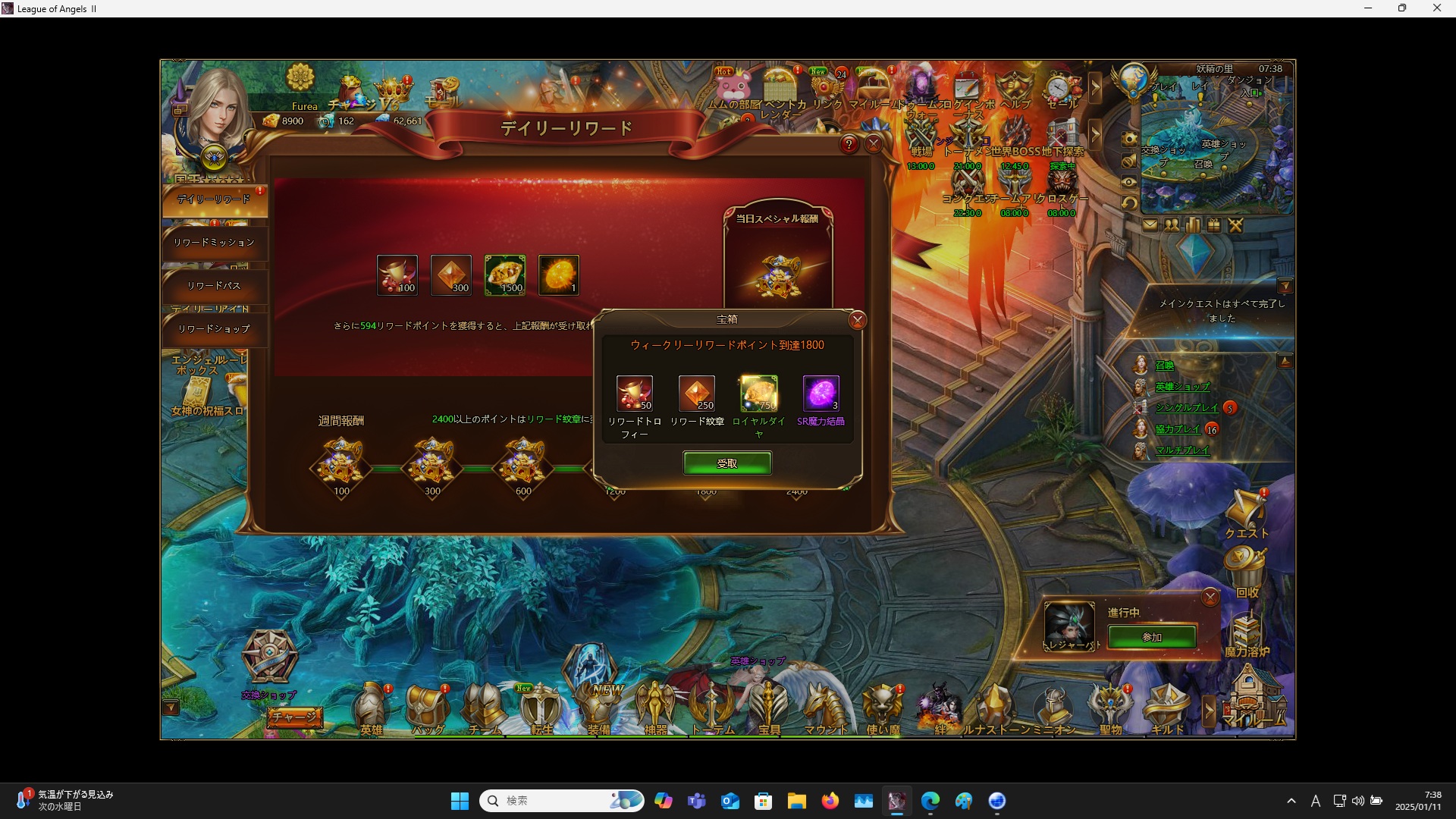Screen dimensions: 1456x819
Task: Select the SR魔力結晶 purple crystal reward
Action: 821,394
